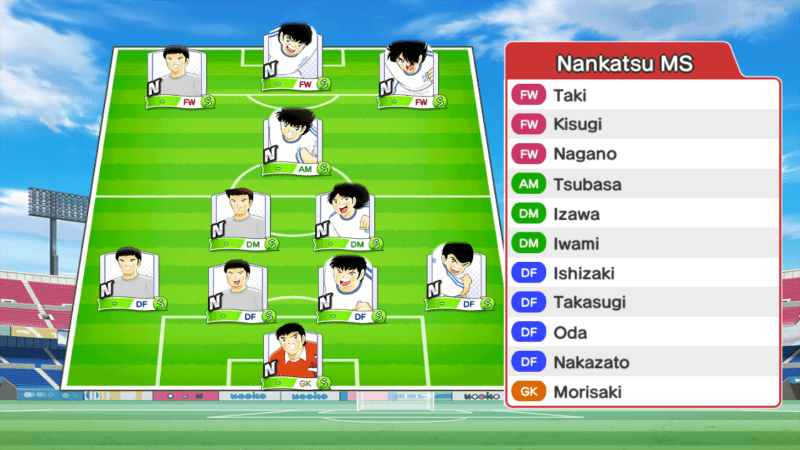Choose Nakazato in the player list
The width and height of the screenshot is (800, 450).
point(642,362)
